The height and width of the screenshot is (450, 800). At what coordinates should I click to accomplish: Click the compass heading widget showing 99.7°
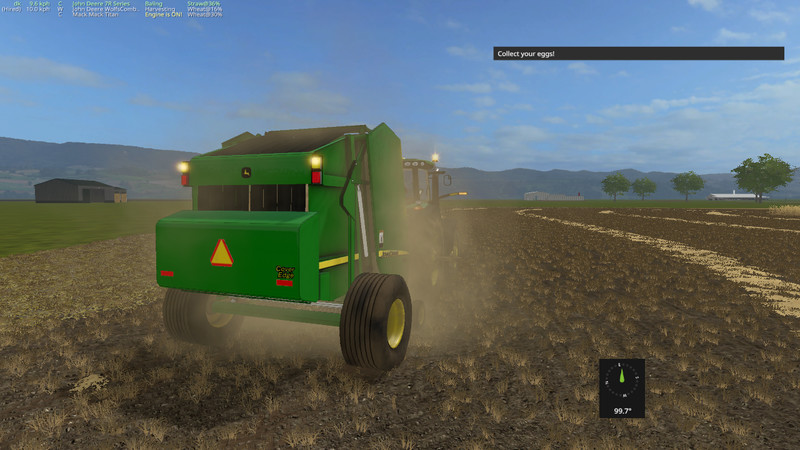[x=621, y=387]
